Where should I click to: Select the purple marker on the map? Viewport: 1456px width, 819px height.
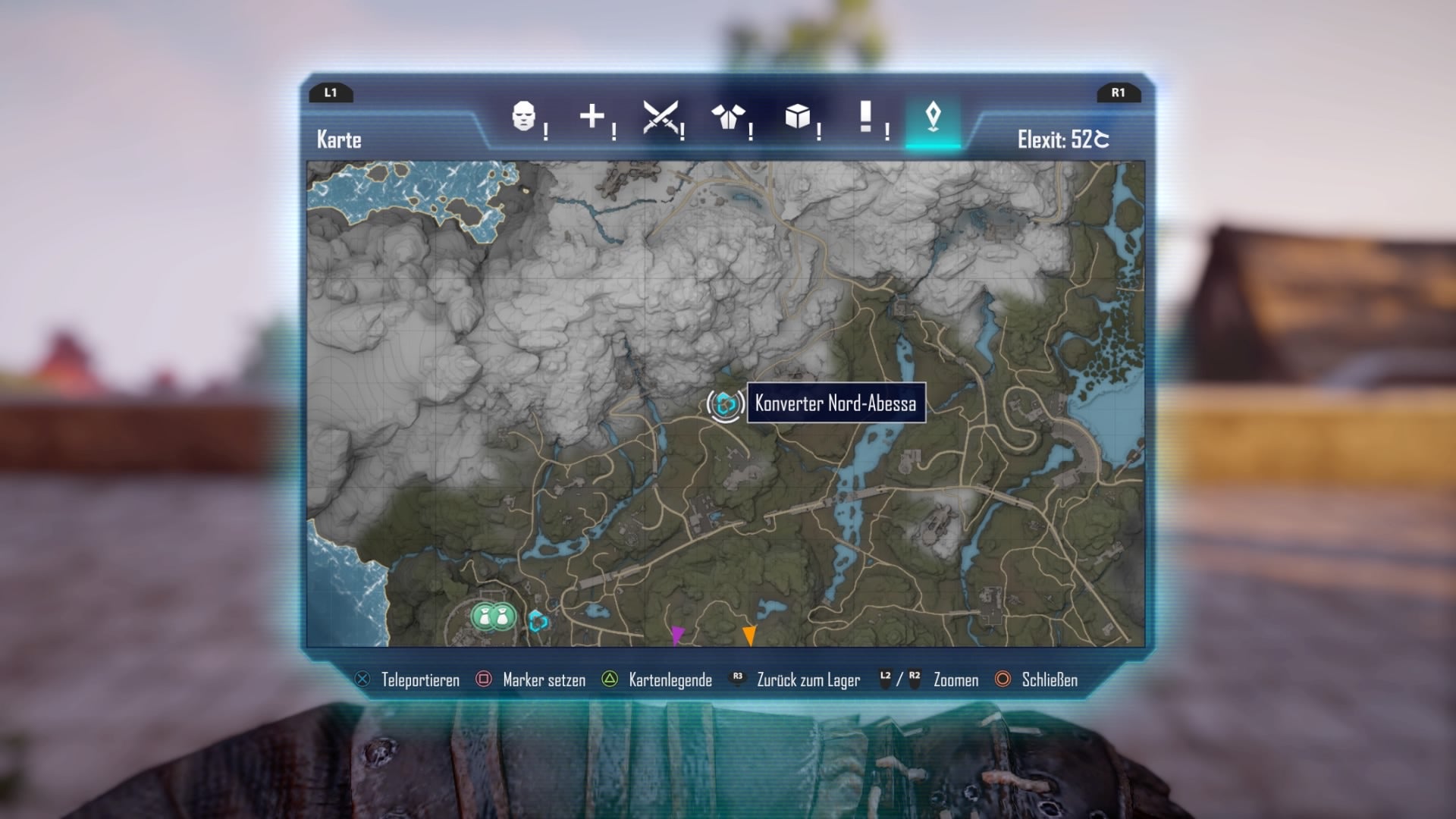677,634
